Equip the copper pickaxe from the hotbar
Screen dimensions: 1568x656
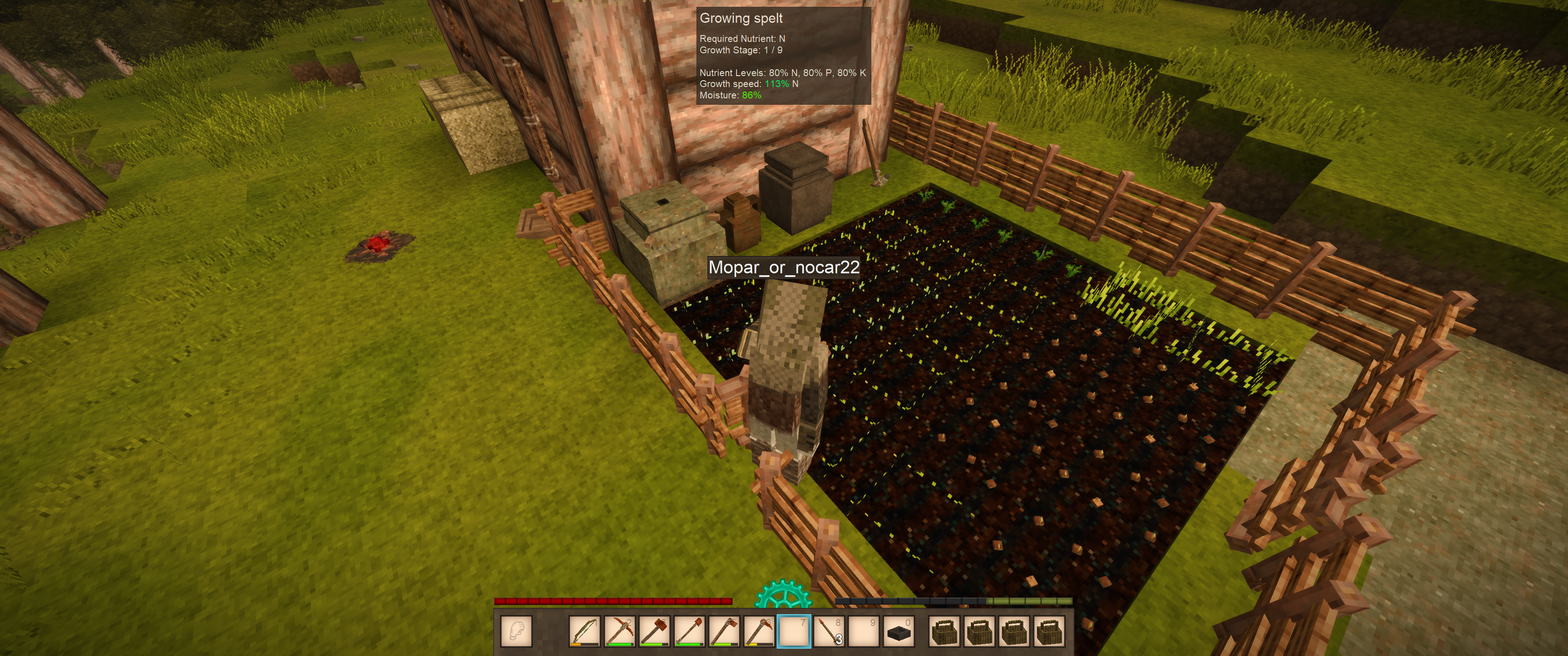tap(619, 631)
